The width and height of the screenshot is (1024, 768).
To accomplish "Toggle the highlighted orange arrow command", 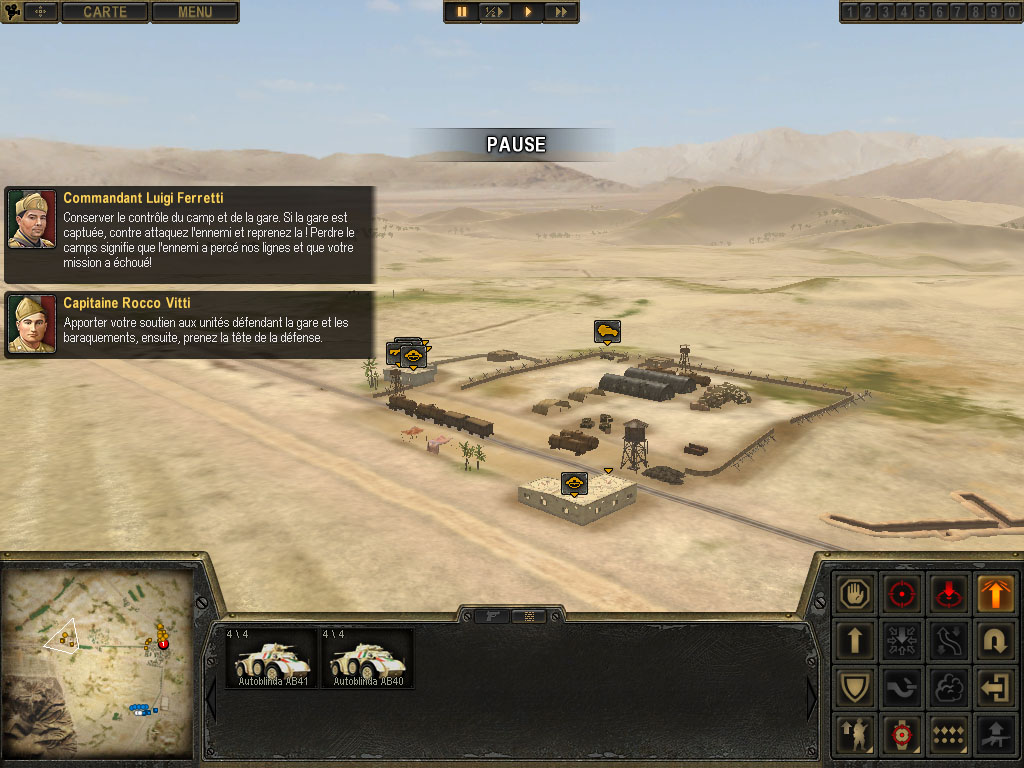I will pos(995,594).
